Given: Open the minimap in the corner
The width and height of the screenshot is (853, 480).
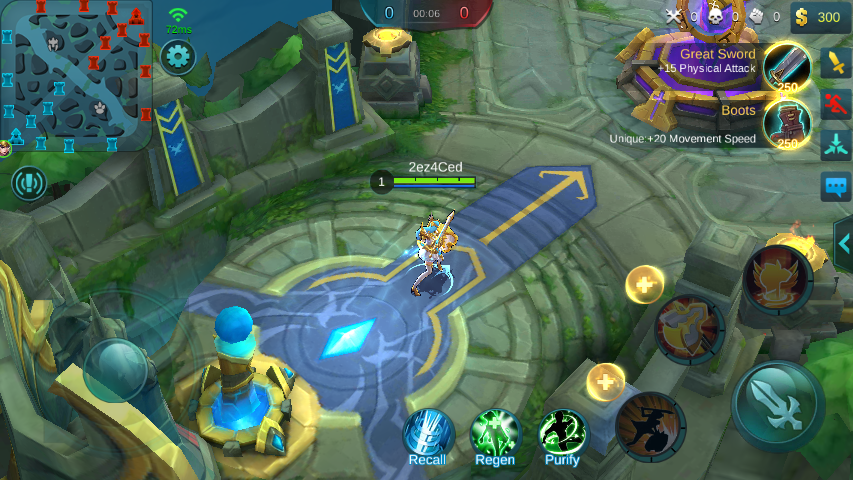Looking at the screenshot, I should (77, 75).
